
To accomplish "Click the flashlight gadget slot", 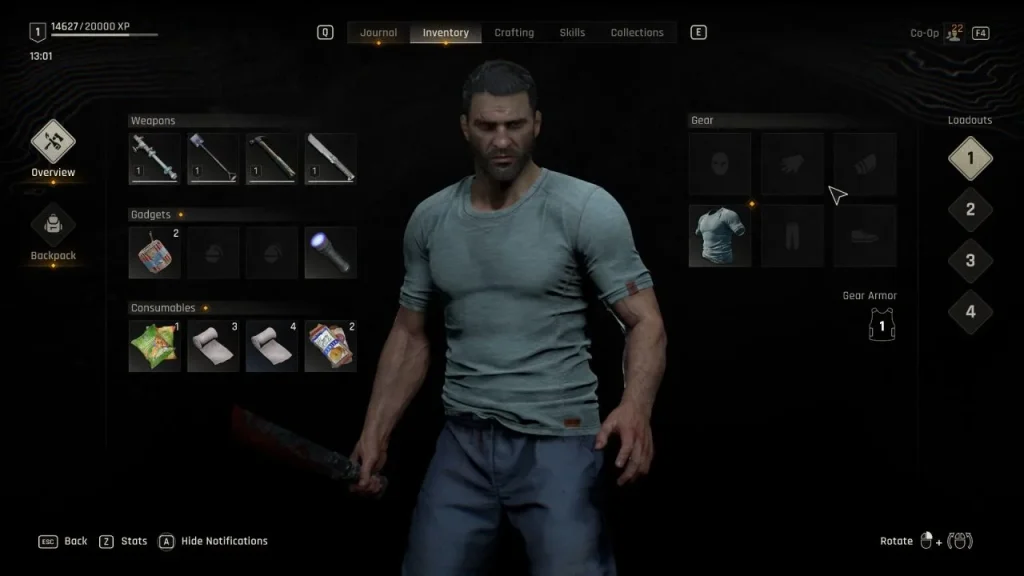I will coord(330,252).
